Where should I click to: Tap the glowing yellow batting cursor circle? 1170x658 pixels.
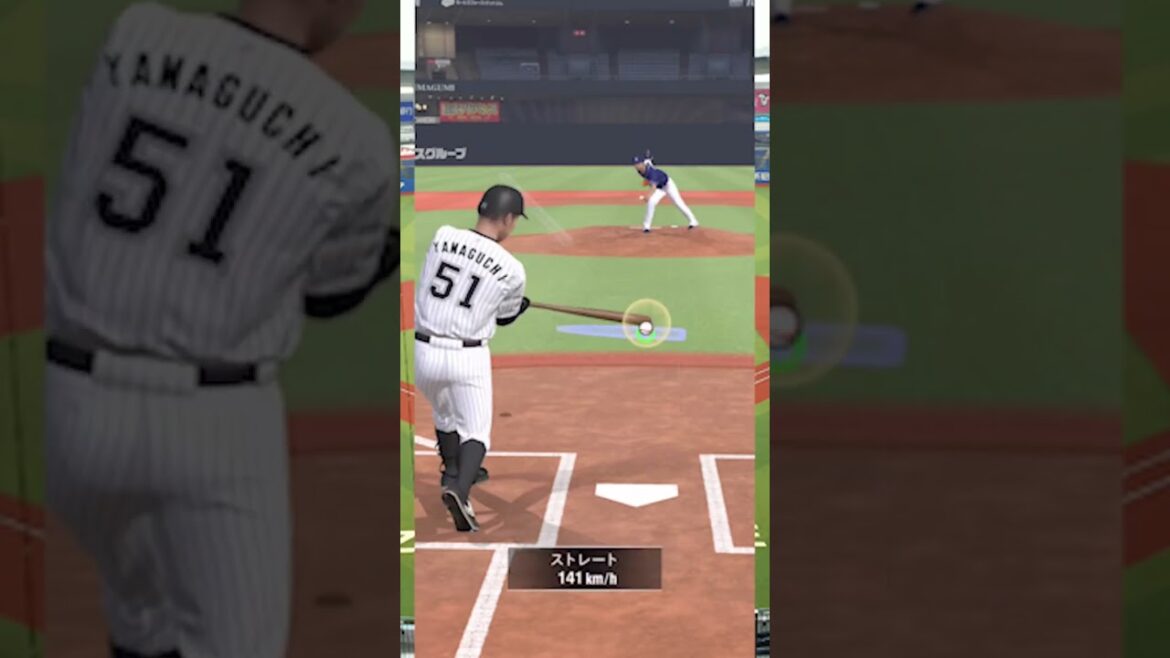(646, 323)
